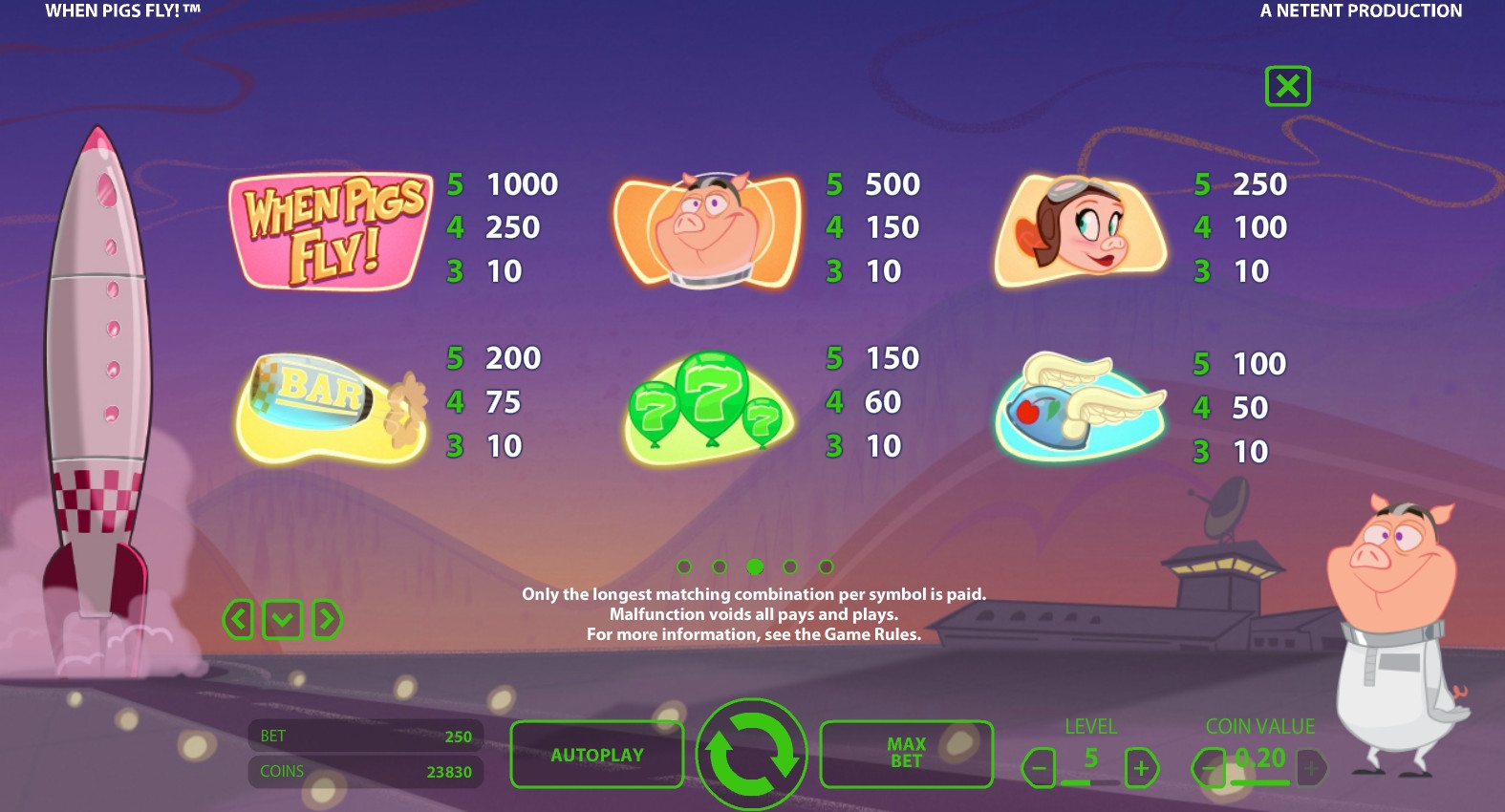Jump to the first paytable page dot
Screen dimensions: 1505x812
684,566
